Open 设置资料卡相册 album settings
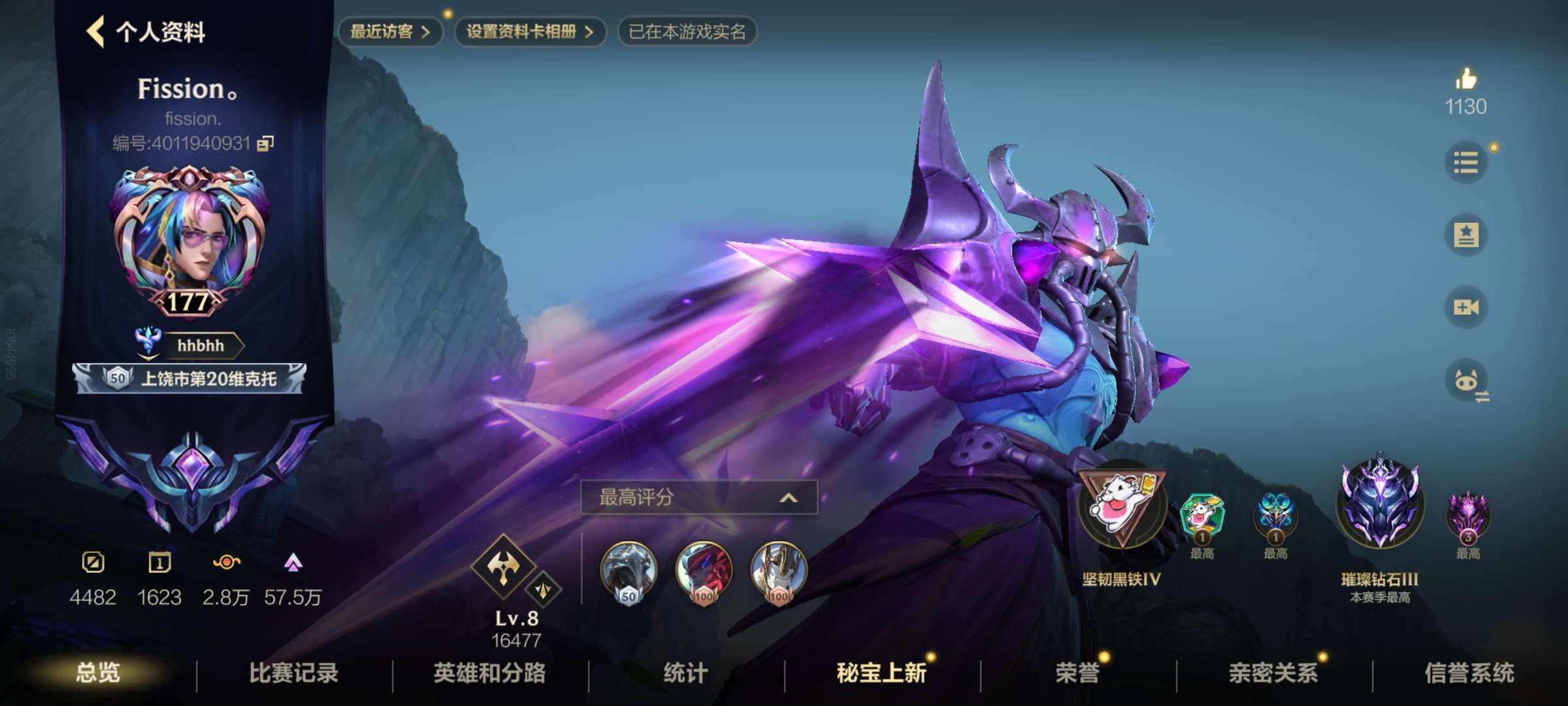Screen dimensions: 1568x706 [529, 31]
